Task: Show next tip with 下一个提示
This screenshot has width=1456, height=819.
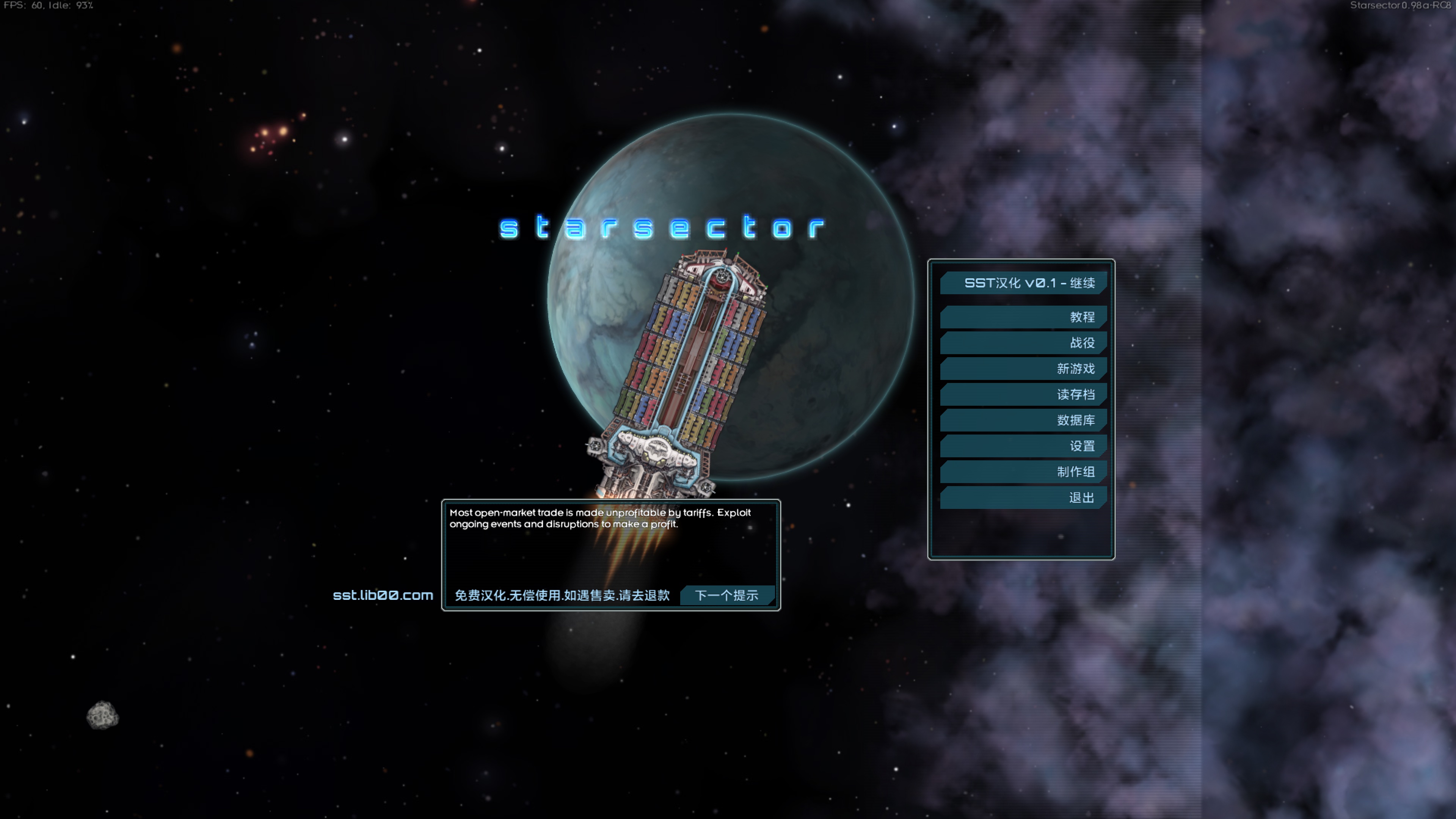Action: coord(726,596)
